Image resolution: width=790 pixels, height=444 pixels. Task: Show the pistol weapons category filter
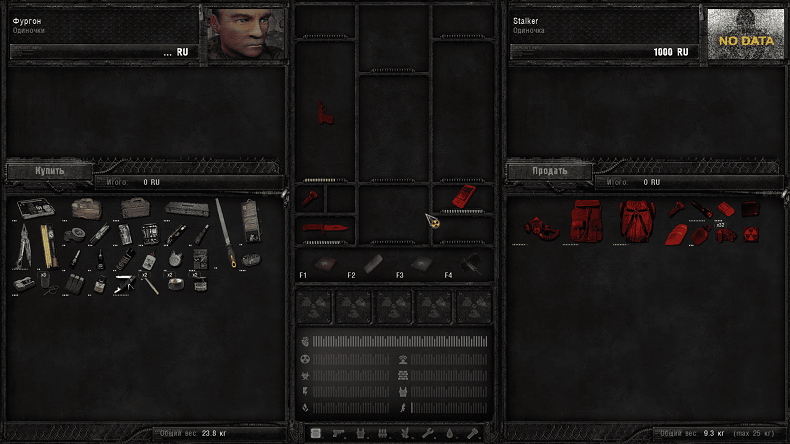coord(335,433)
